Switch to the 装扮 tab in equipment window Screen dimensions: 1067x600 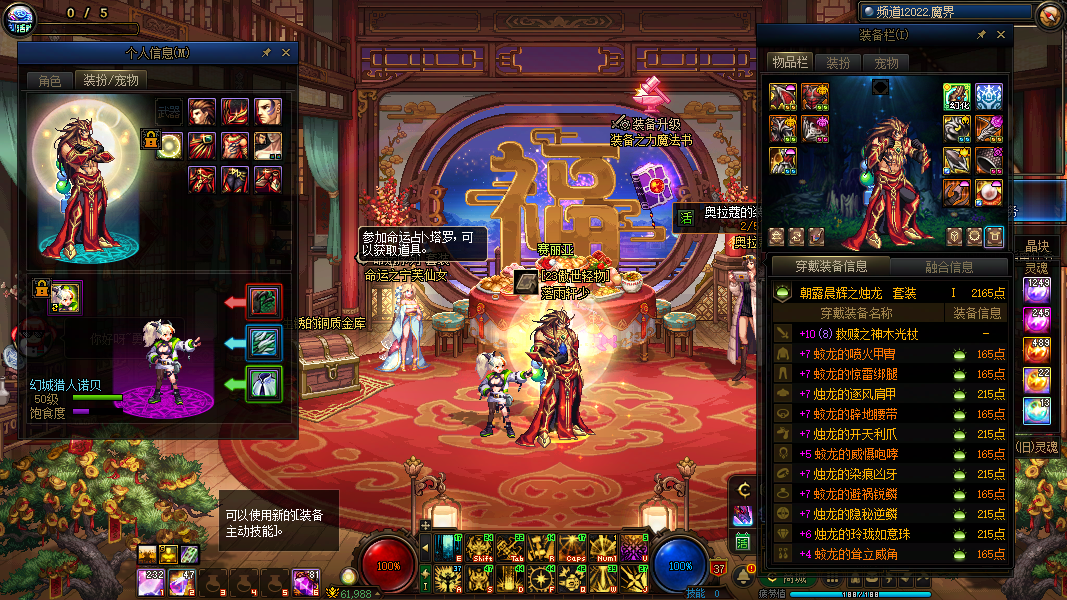click(x=838, y=62)
